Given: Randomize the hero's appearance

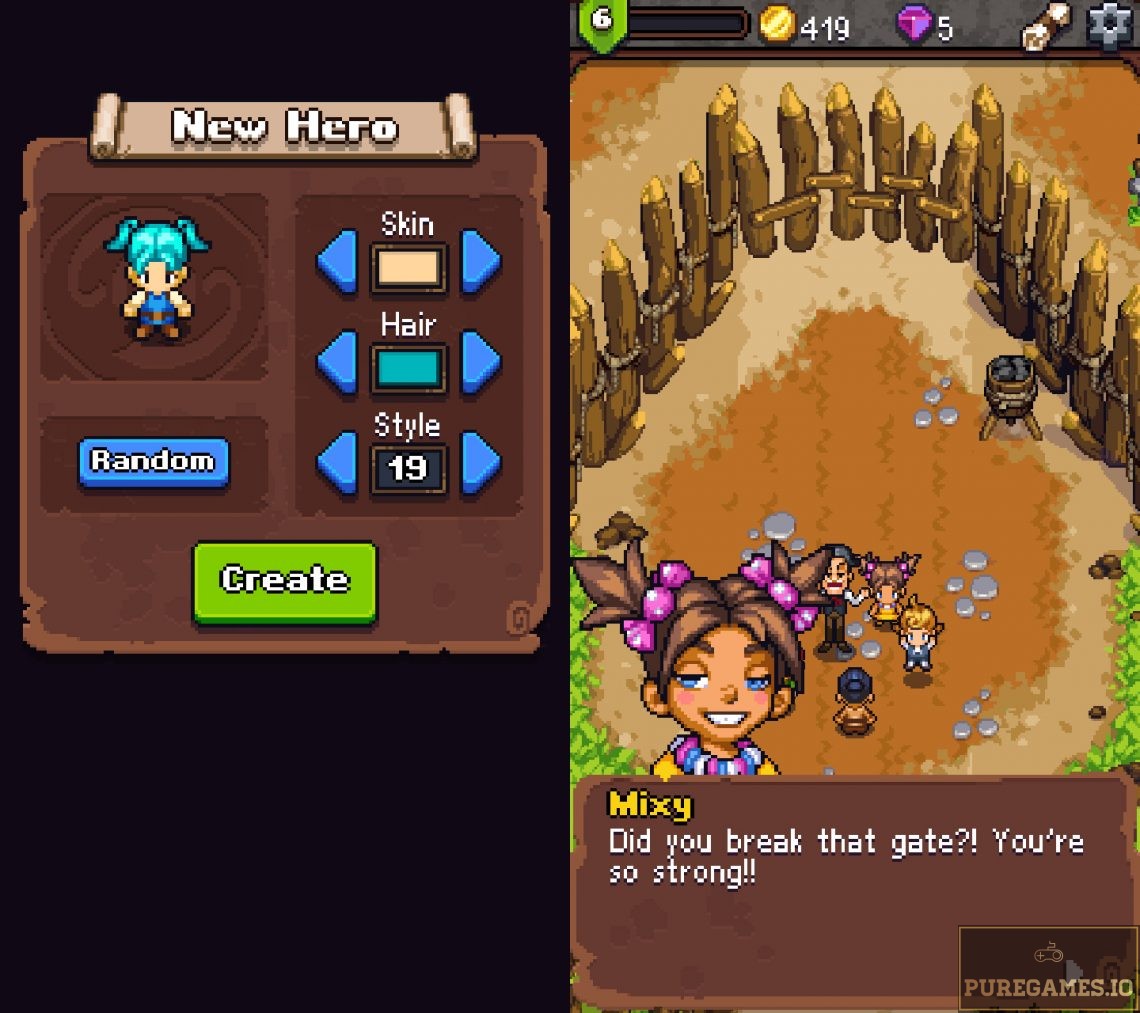Looking at the screenshot, I should click(x=153, y=461).
